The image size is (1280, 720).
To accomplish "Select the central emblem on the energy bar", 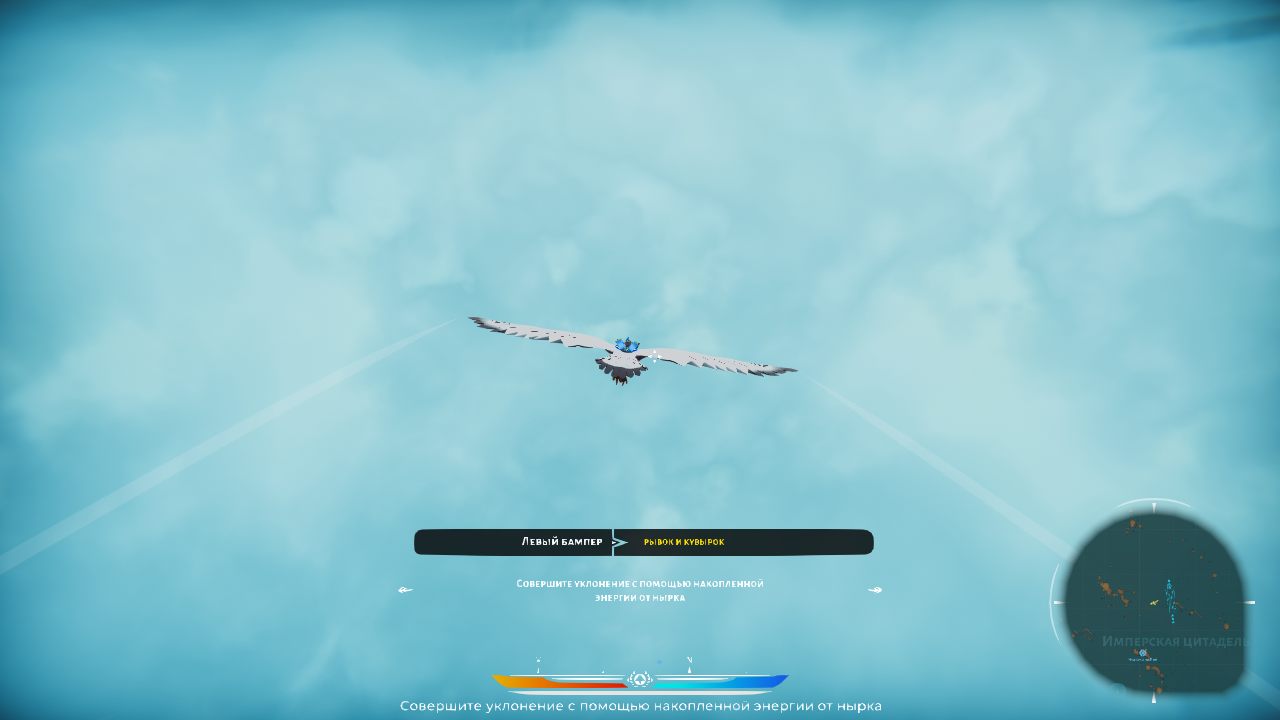I will (640, 679).
